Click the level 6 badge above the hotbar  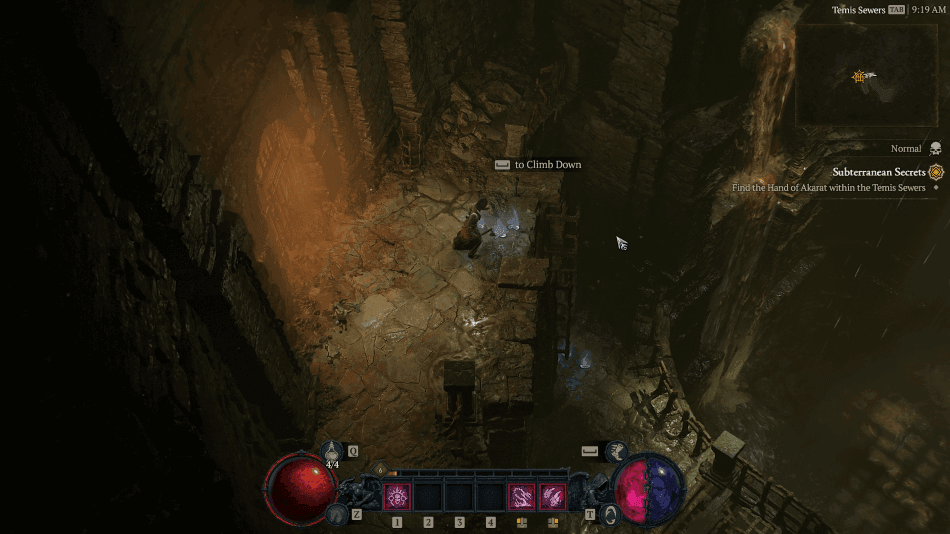[380, 469]
